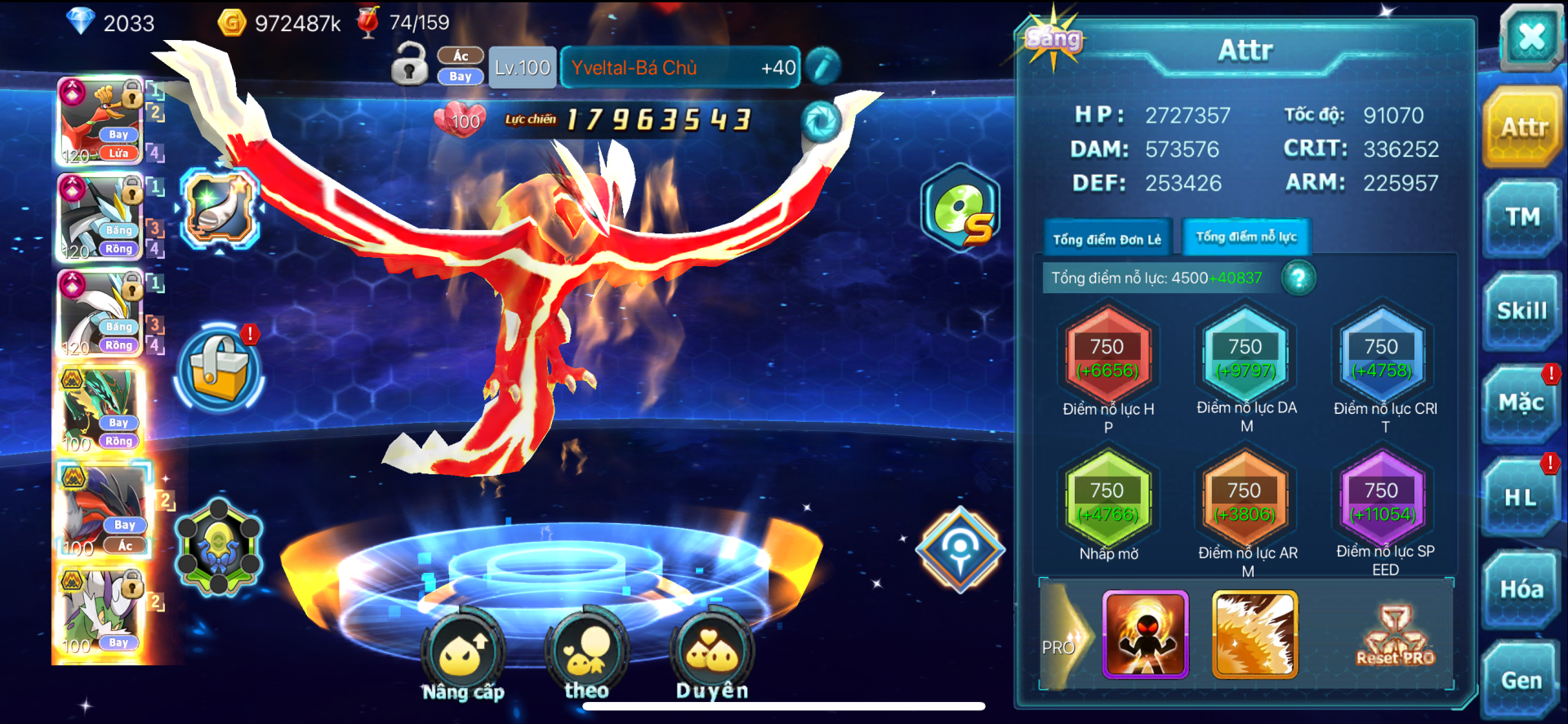Click the Reset PRO button
Screen dimensions: 1568x724
(x=1395, y=636)
